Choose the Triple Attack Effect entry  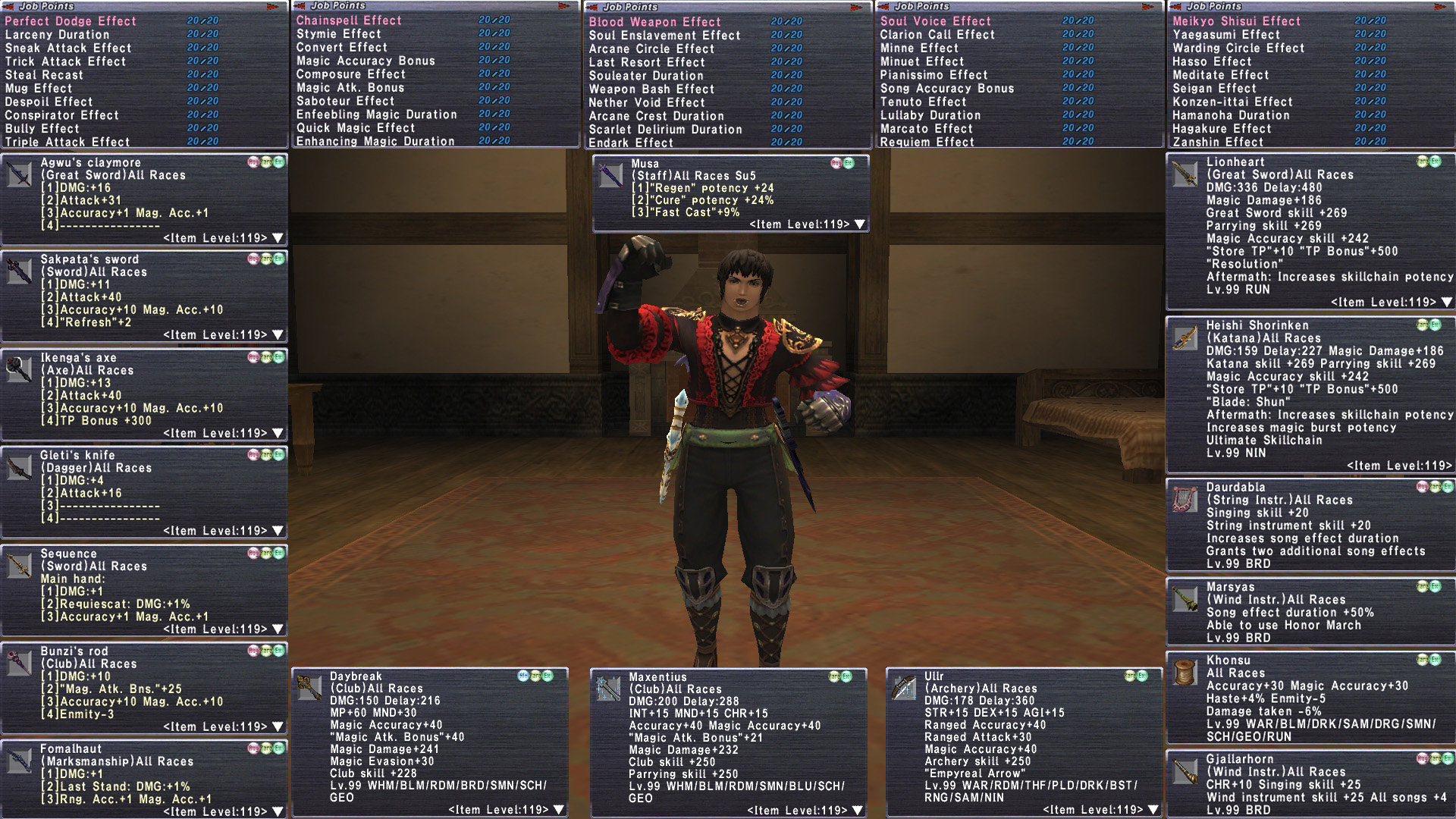pos(67,142)
